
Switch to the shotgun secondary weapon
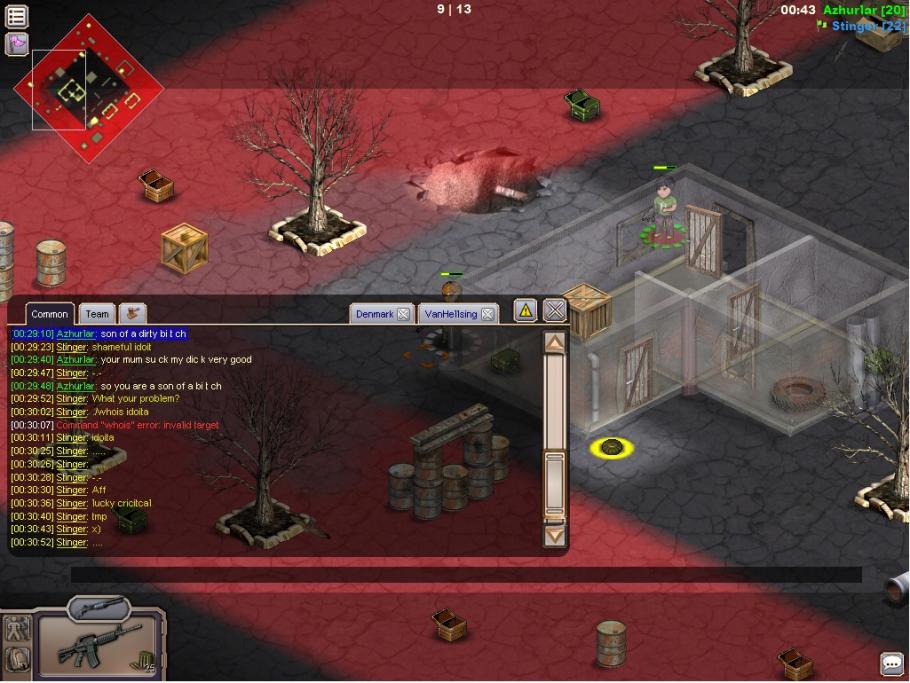pos(99,607)
